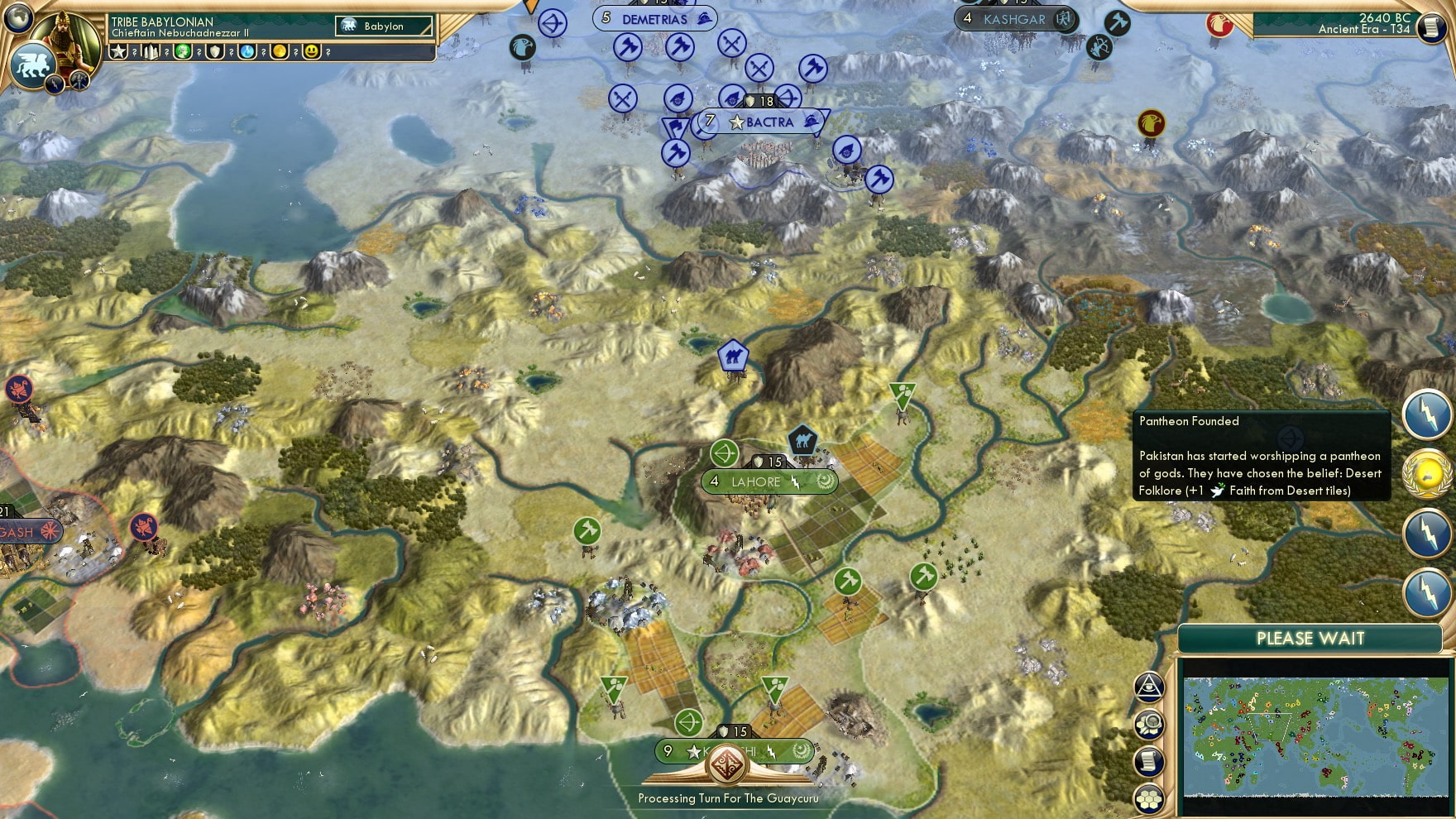Open the Babylon capital dropdown
This screenshot has height=819, width=1456.
pos(385,26)
